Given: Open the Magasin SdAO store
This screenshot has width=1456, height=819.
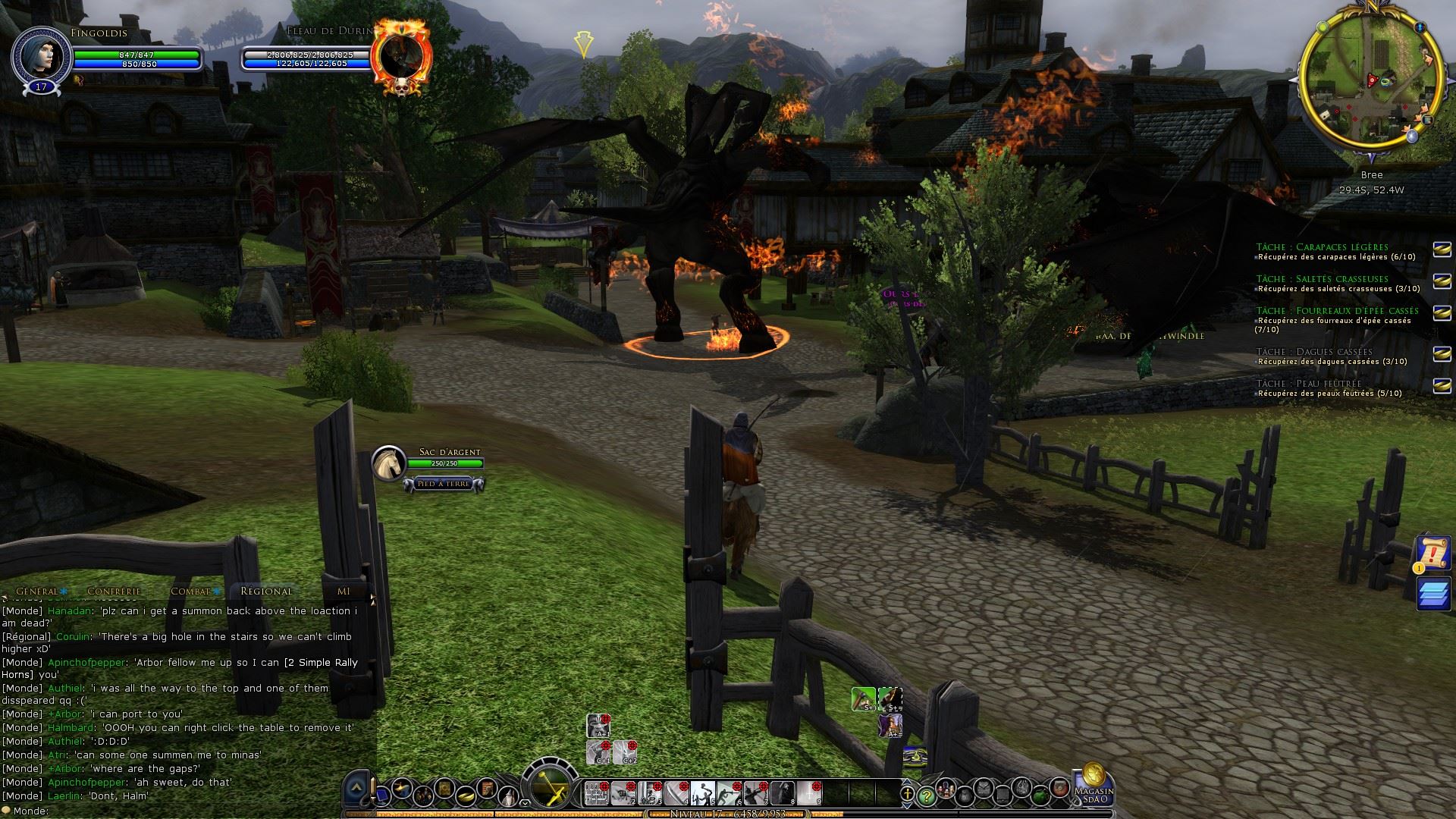Looking at the screenshot, I should [1094, 785].
